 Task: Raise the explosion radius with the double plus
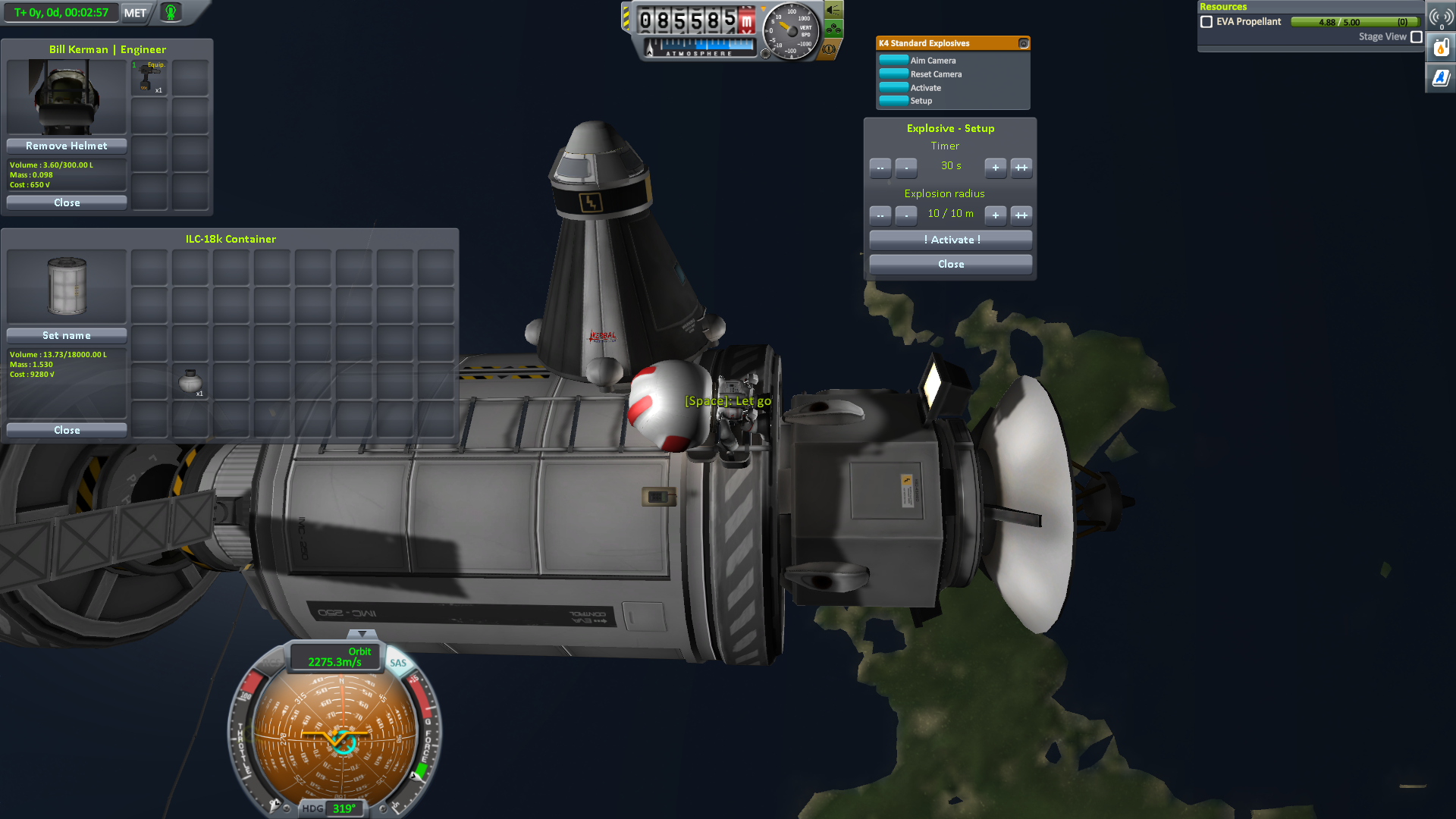coord(1021,215)
